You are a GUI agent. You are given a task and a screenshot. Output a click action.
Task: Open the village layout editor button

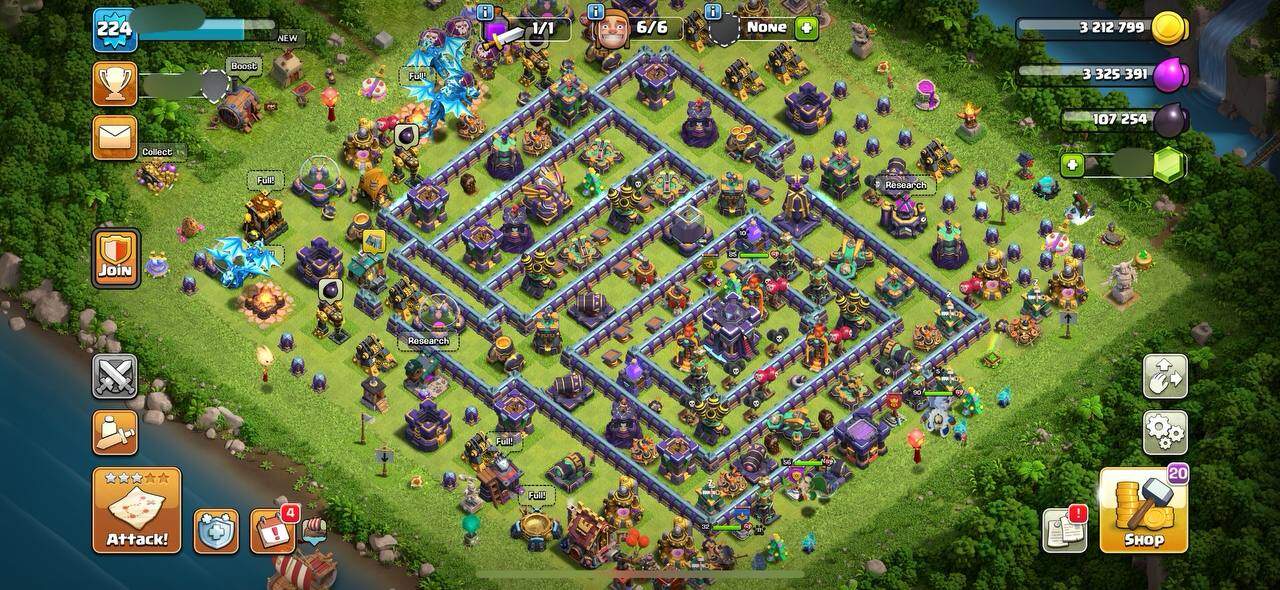click(x=1165, y=376)
